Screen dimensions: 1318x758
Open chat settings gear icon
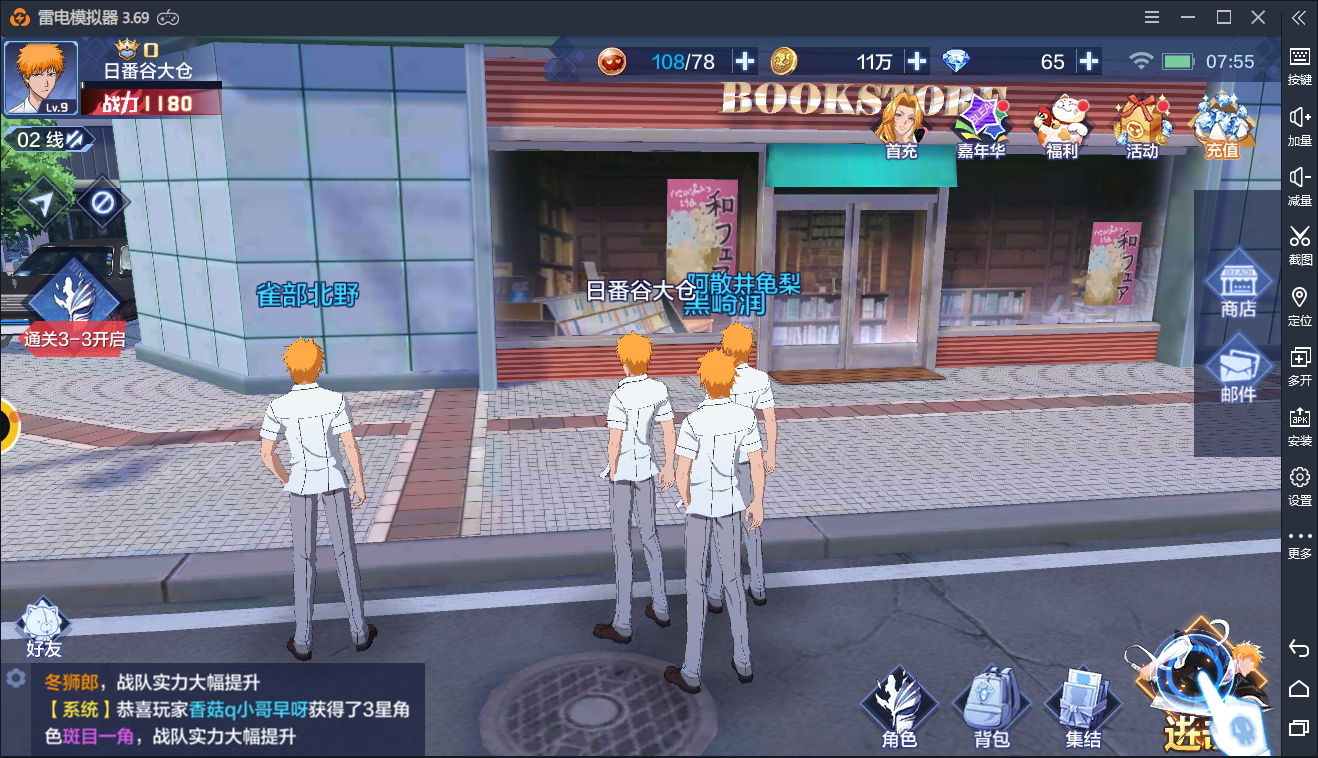[x=15, y=678]
